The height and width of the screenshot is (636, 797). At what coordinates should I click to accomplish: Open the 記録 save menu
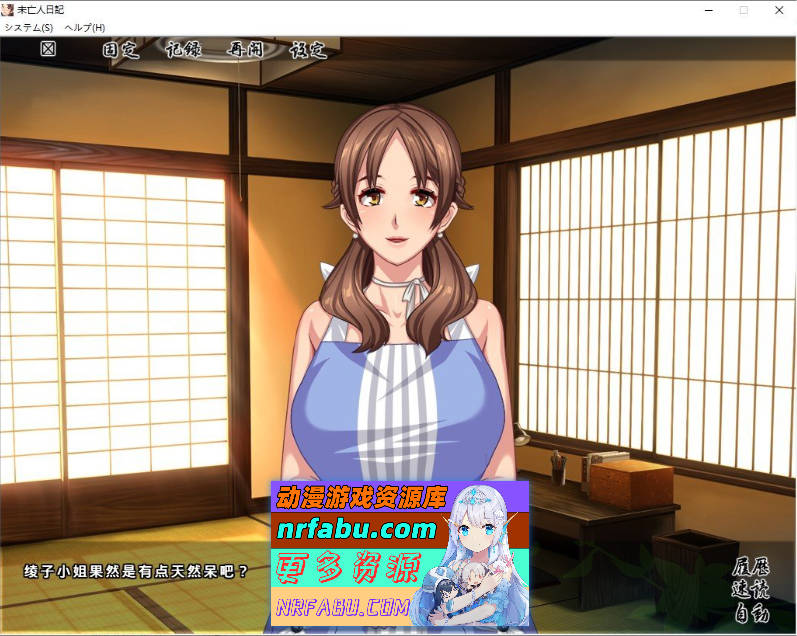[x=183, y=49]
